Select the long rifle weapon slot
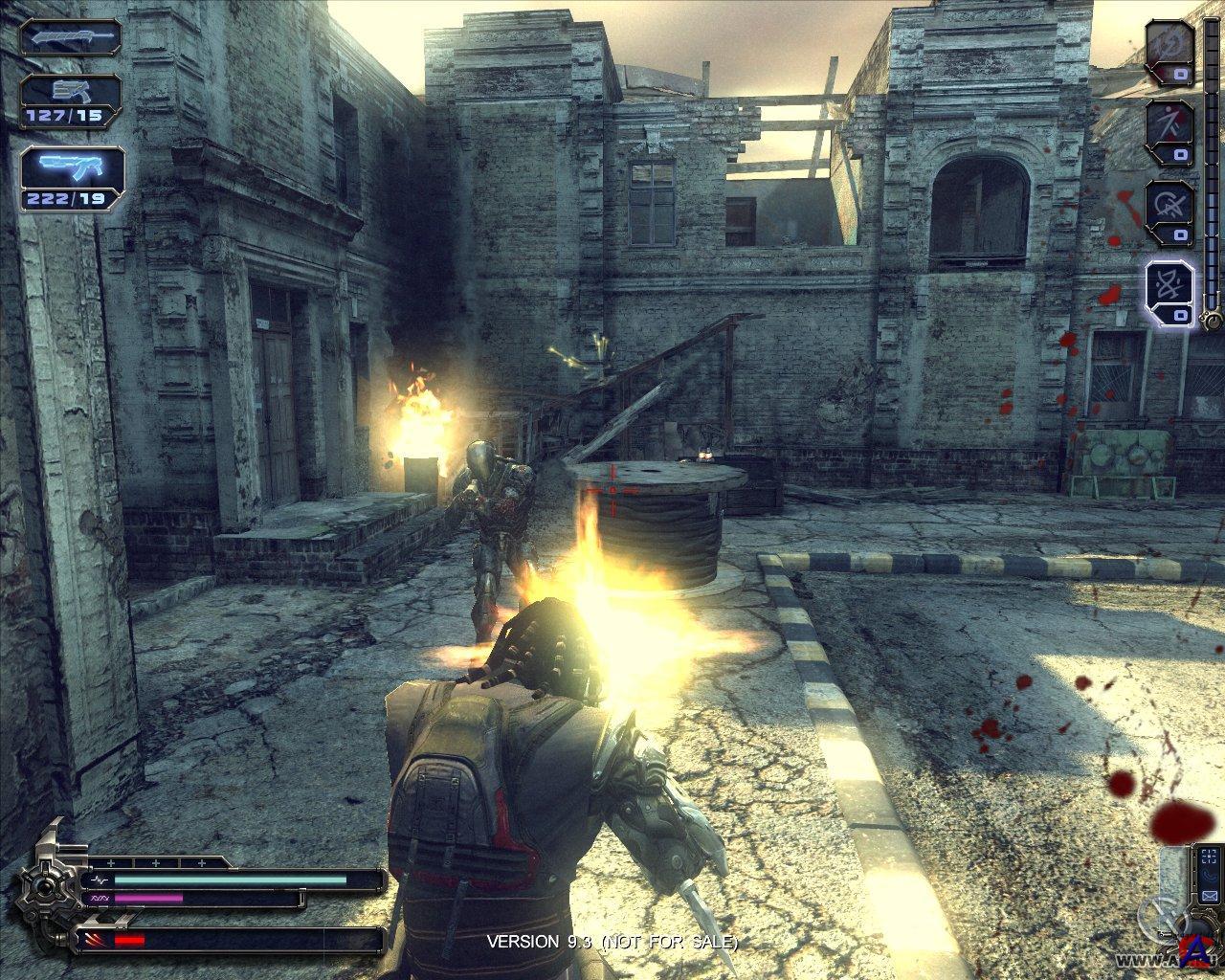This screenshot has height=980, width=1225. [72, 38]
